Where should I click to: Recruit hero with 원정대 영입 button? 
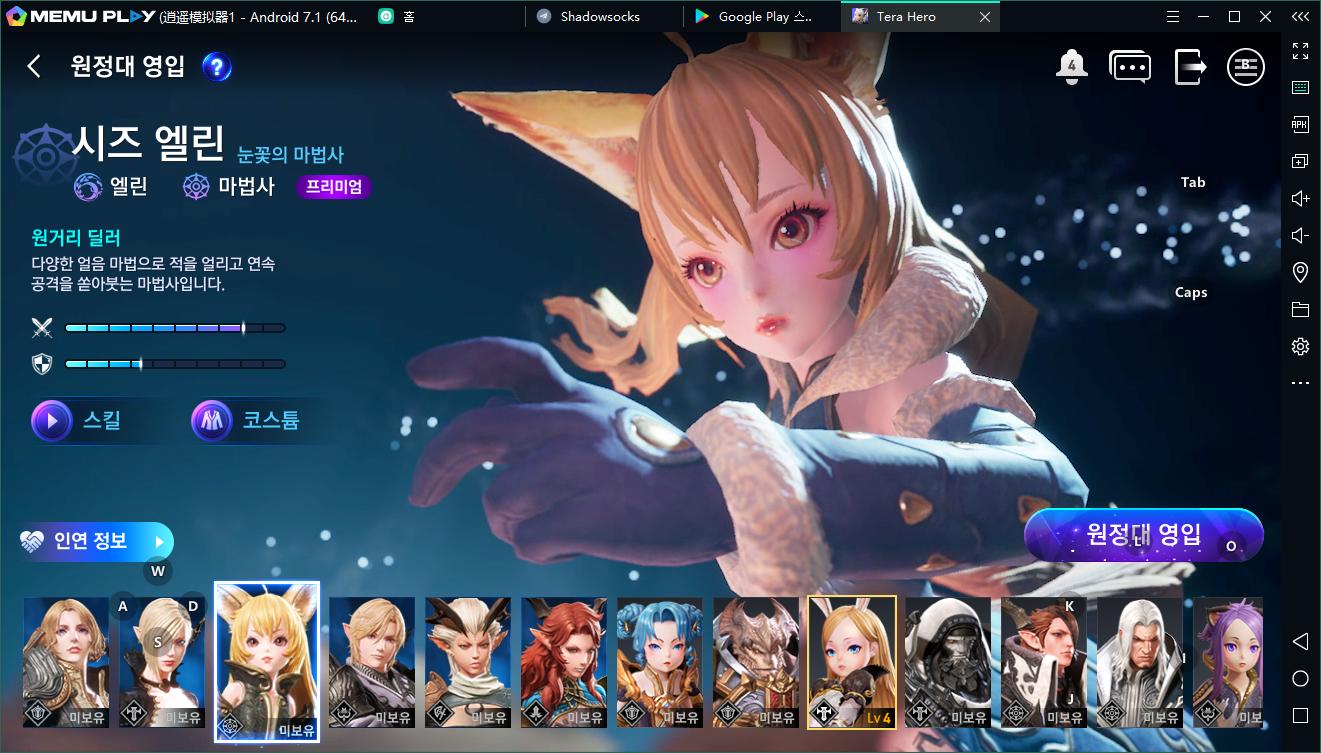1144,535
